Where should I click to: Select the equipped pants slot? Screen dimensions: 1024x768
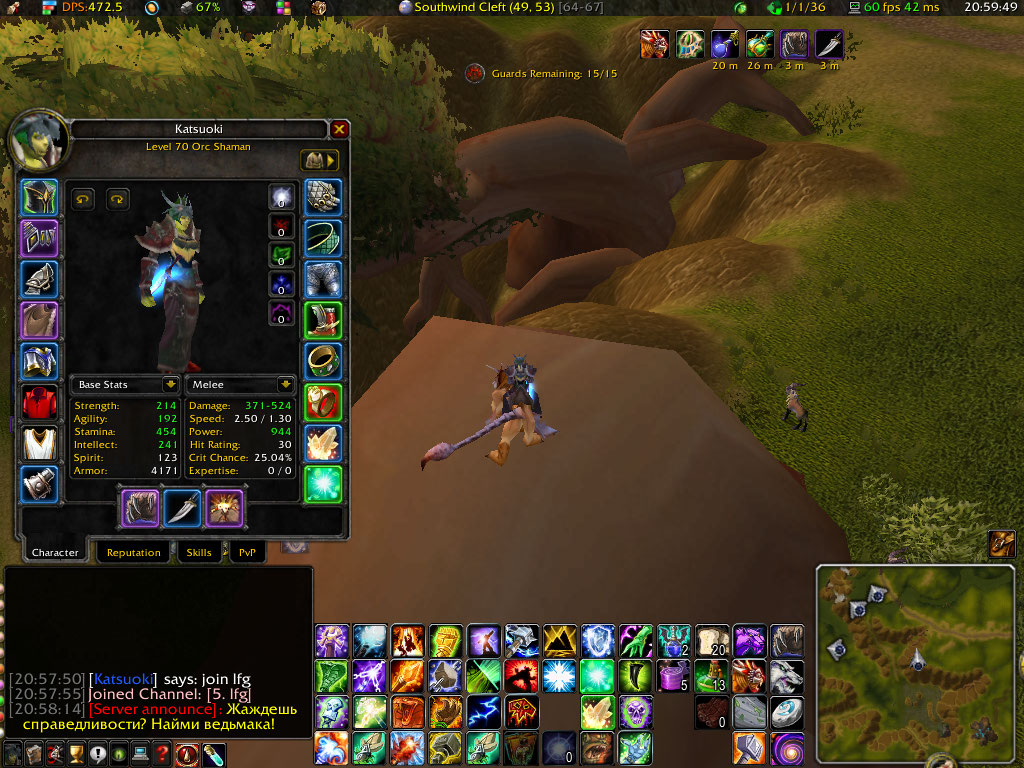[322, 279]
